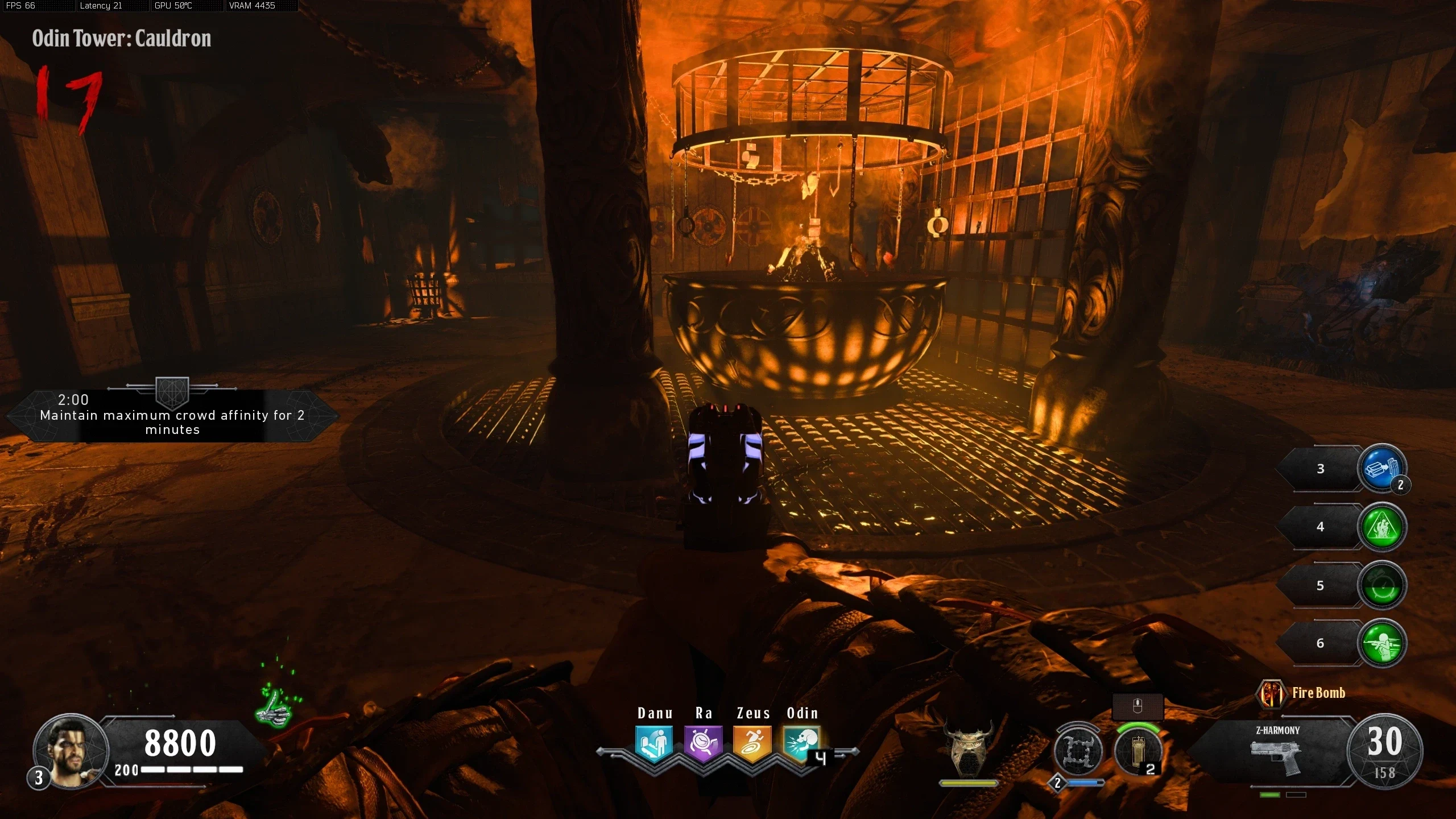Image resolution: width=1456 pixels, height=819 pixels.
Task: Select the Danu perk icon
Action: pos(654,743)
